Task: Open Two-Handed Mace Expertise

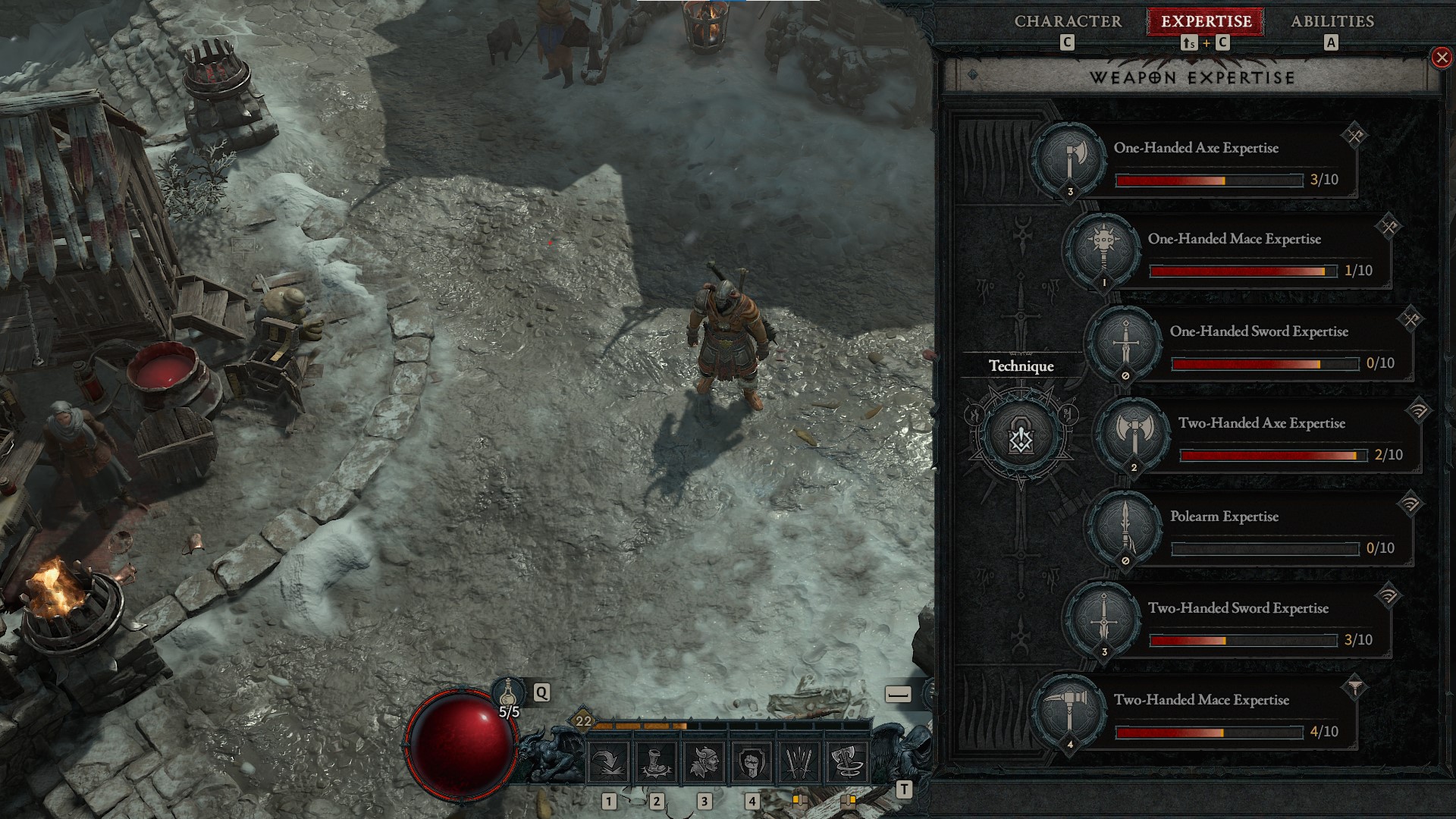Action: pos(1070,712)
